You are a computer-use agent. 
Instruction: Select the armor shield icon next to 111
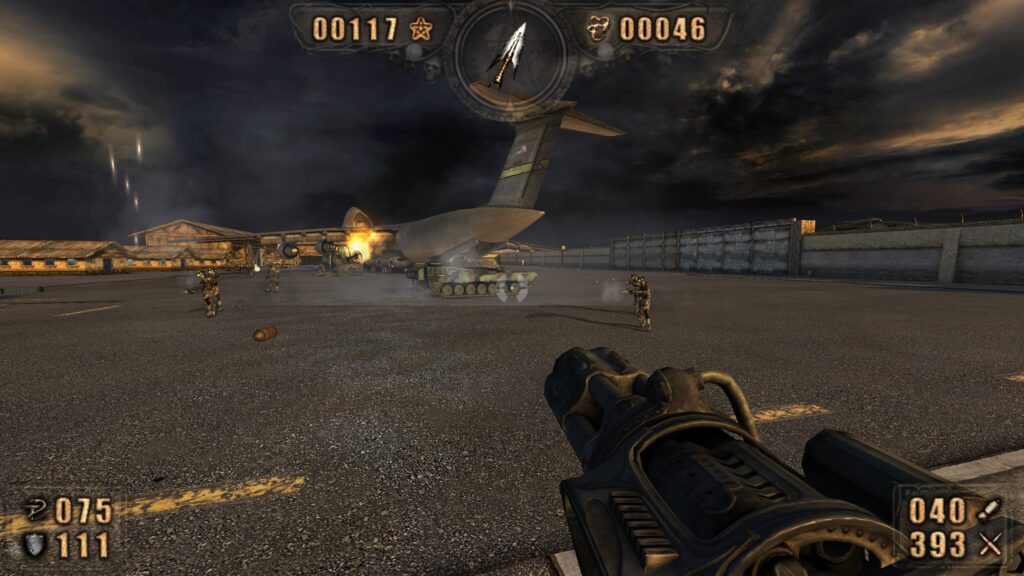33,544
